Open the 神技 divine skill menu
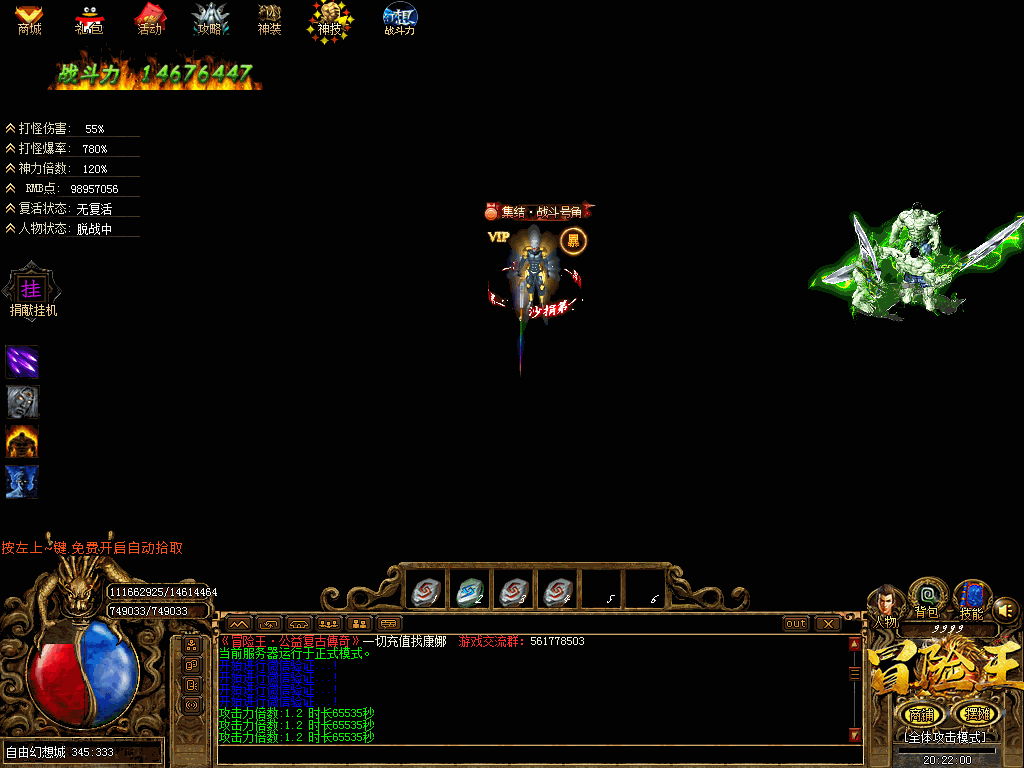 coord(329,19)
